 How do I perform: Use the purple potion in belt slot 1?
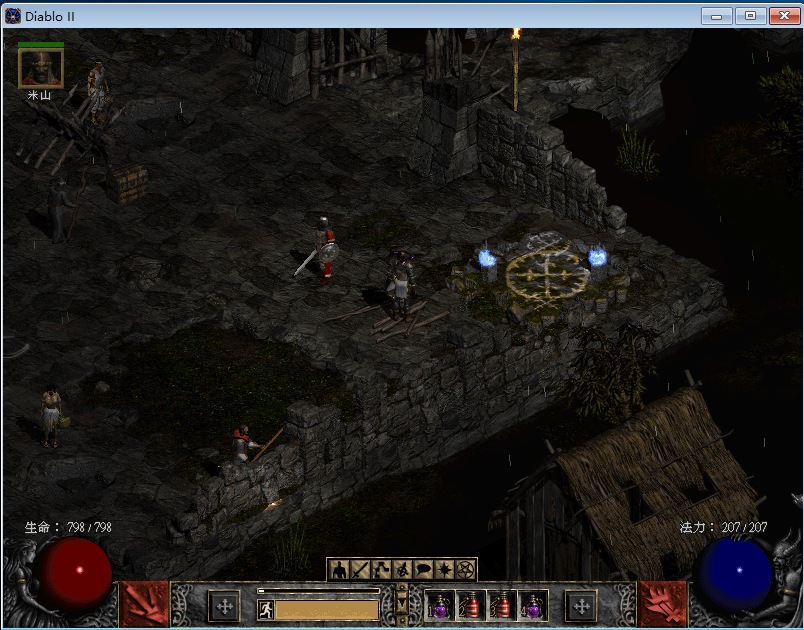click(x=441, y=606)
